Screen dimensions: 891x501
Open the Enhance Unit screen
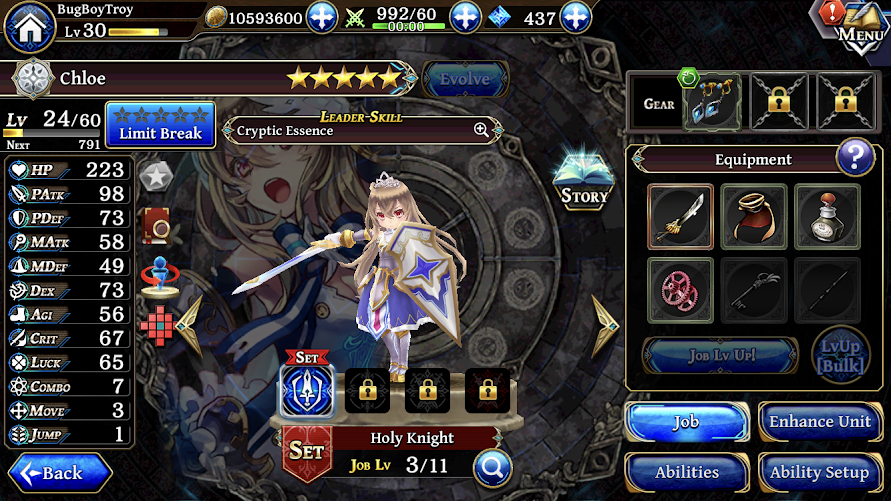click(820, 422)
